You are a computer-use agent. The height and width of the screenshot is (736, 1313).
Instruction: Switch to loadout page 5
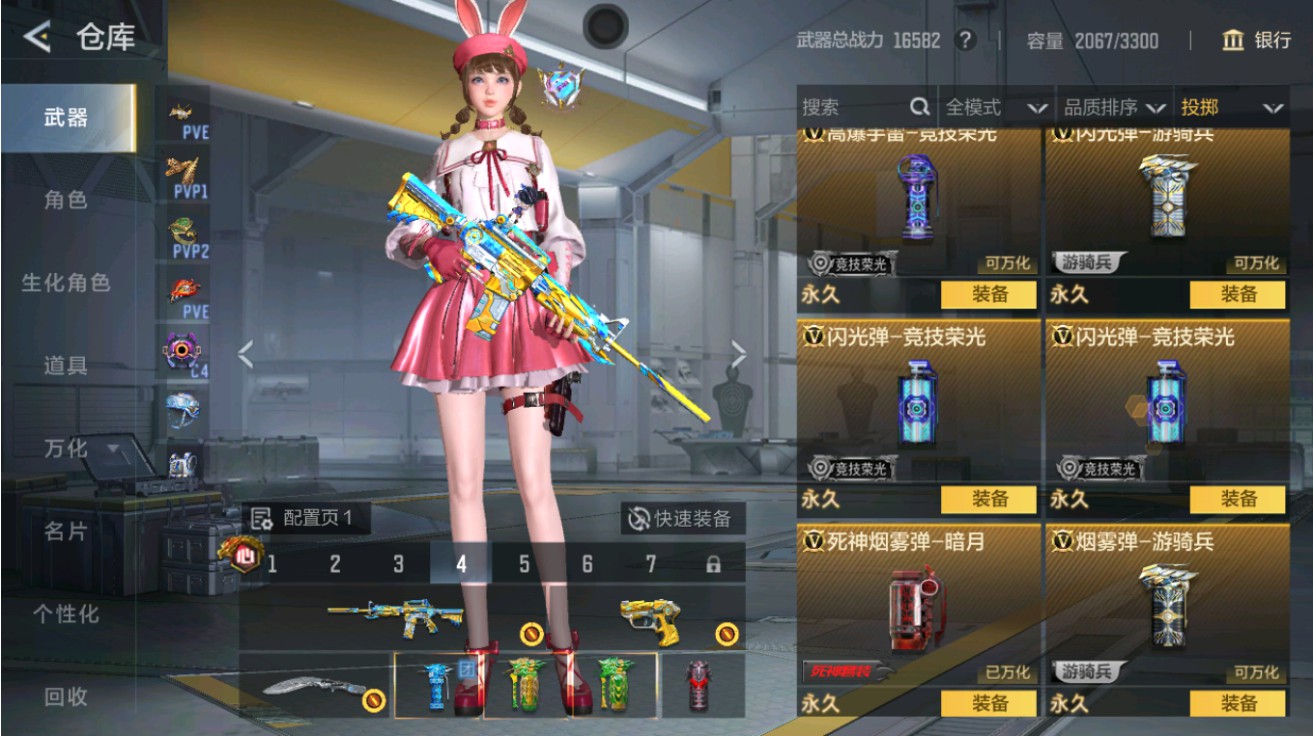click(523, 563)
